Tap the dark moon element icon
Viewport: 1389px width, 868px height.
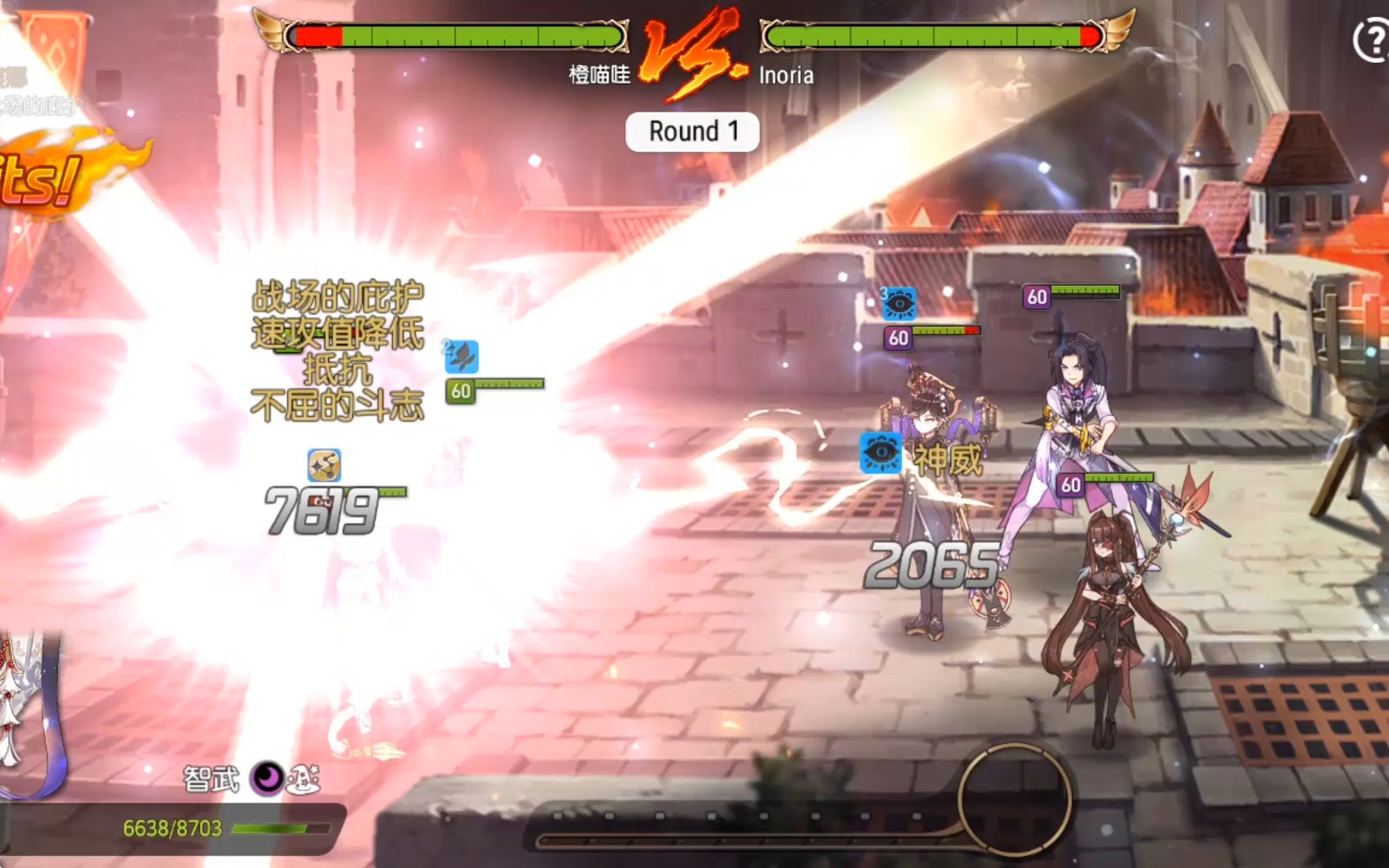(267, 778)
